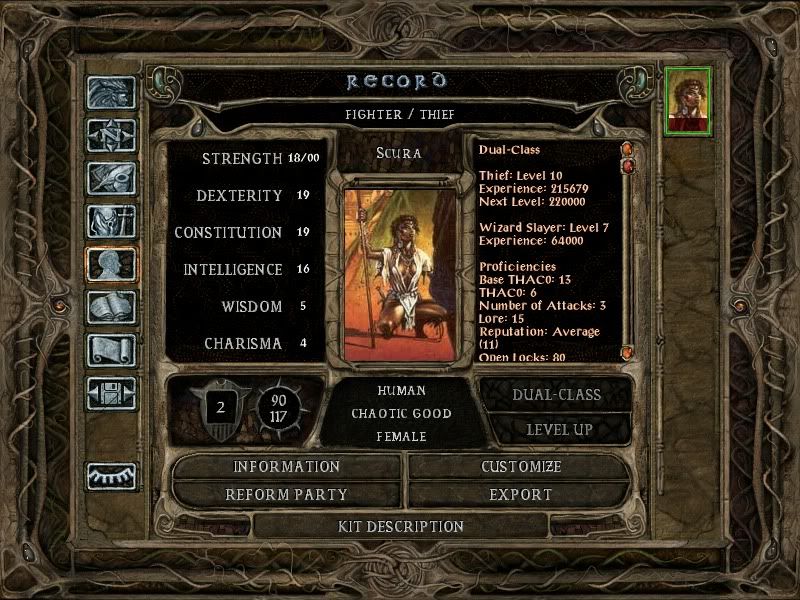Click the scroll-up arrow of the stats text
This screenshot has width=800, height=600.
(628, 150)
